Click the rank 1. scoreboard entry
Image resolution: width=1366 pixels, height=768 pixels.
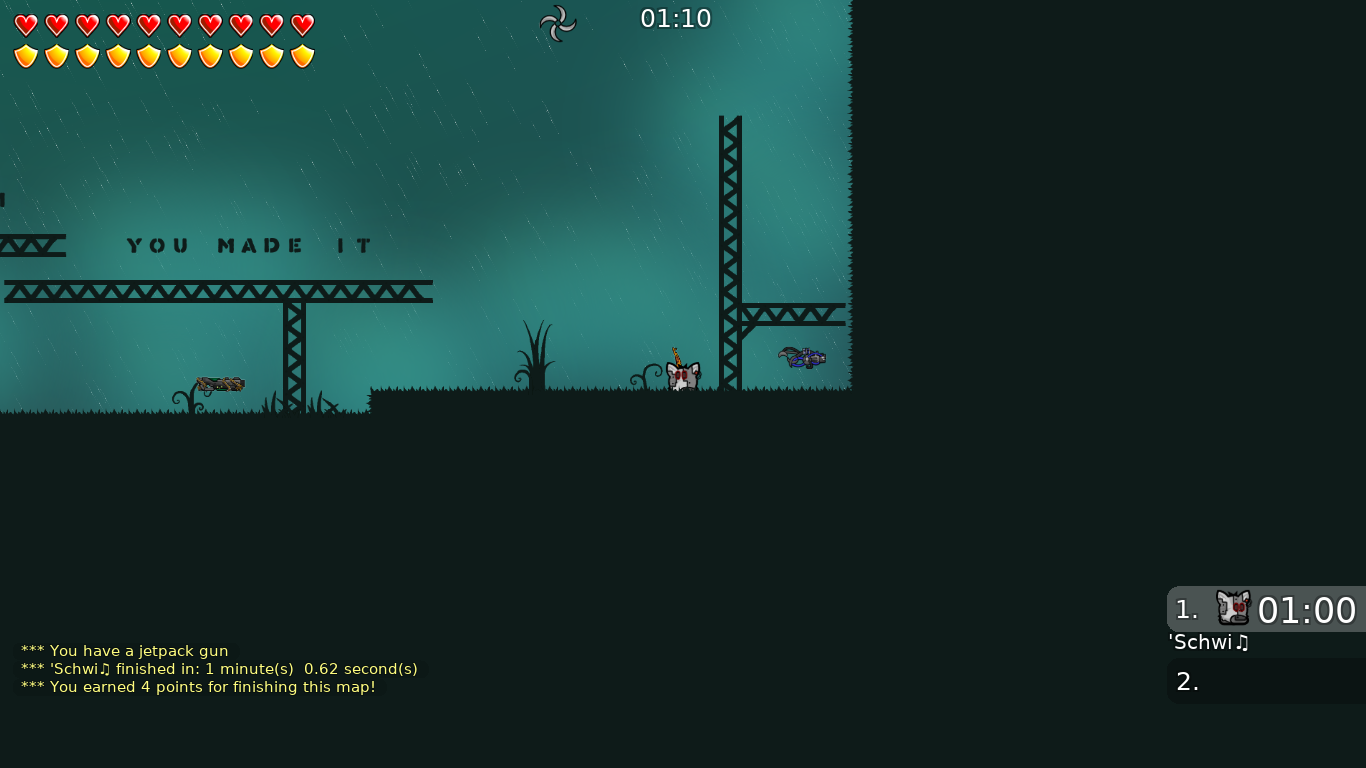pyautogui.click(x=1189, y=609)
